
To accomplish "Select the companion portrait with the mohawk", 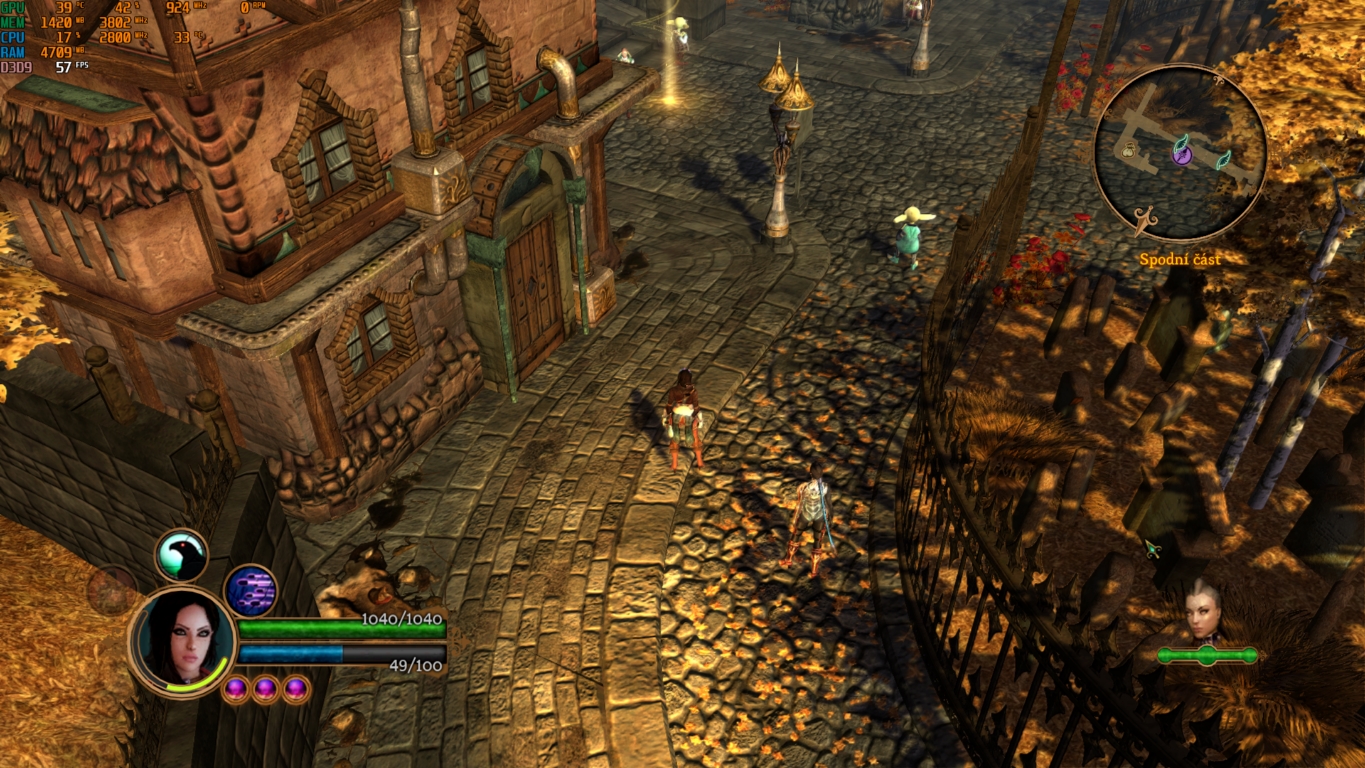I will 1205,611.
